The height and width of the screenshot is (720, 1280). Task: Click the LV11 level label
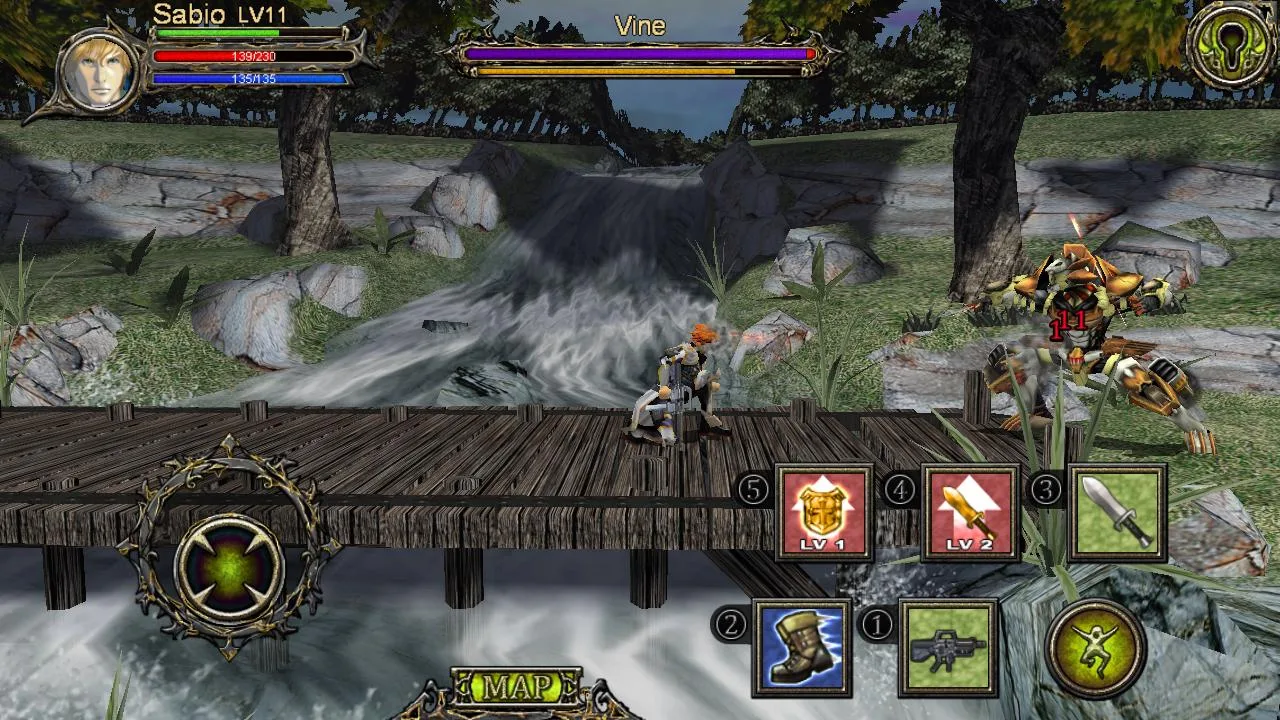263,15
